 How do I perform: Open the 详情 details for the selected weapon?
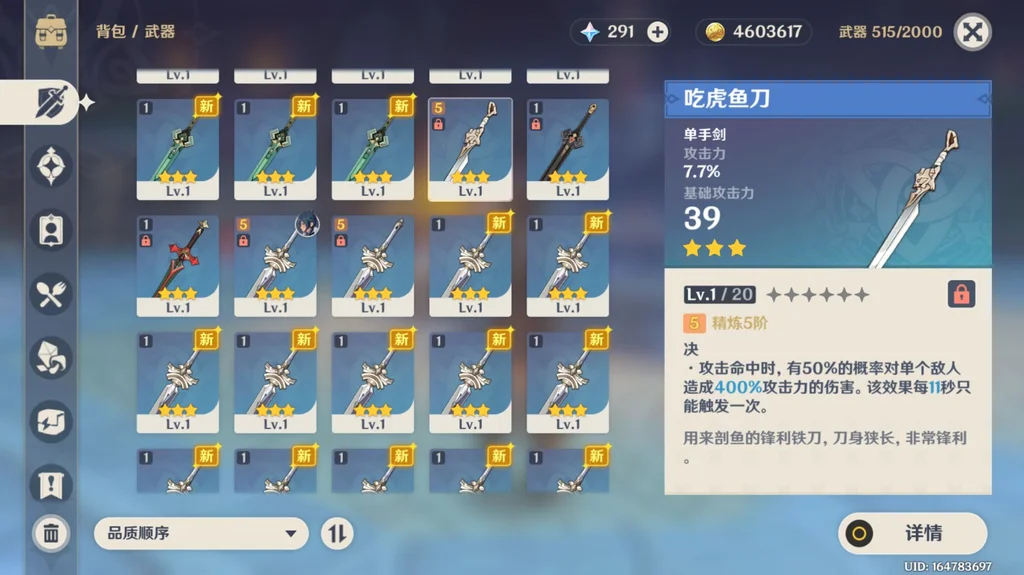912,533
